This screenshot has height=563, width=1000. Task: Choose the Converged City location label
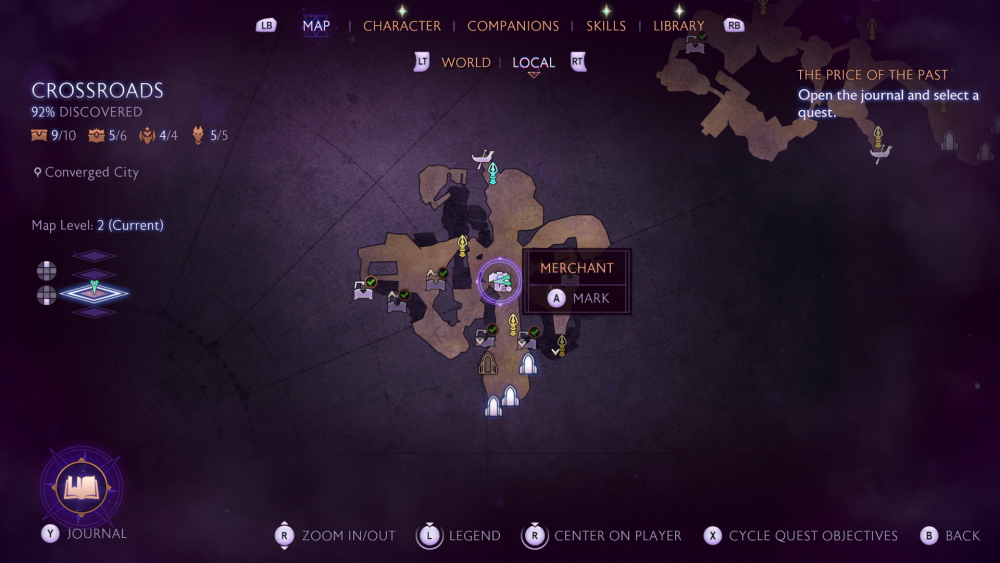point(91,173)
